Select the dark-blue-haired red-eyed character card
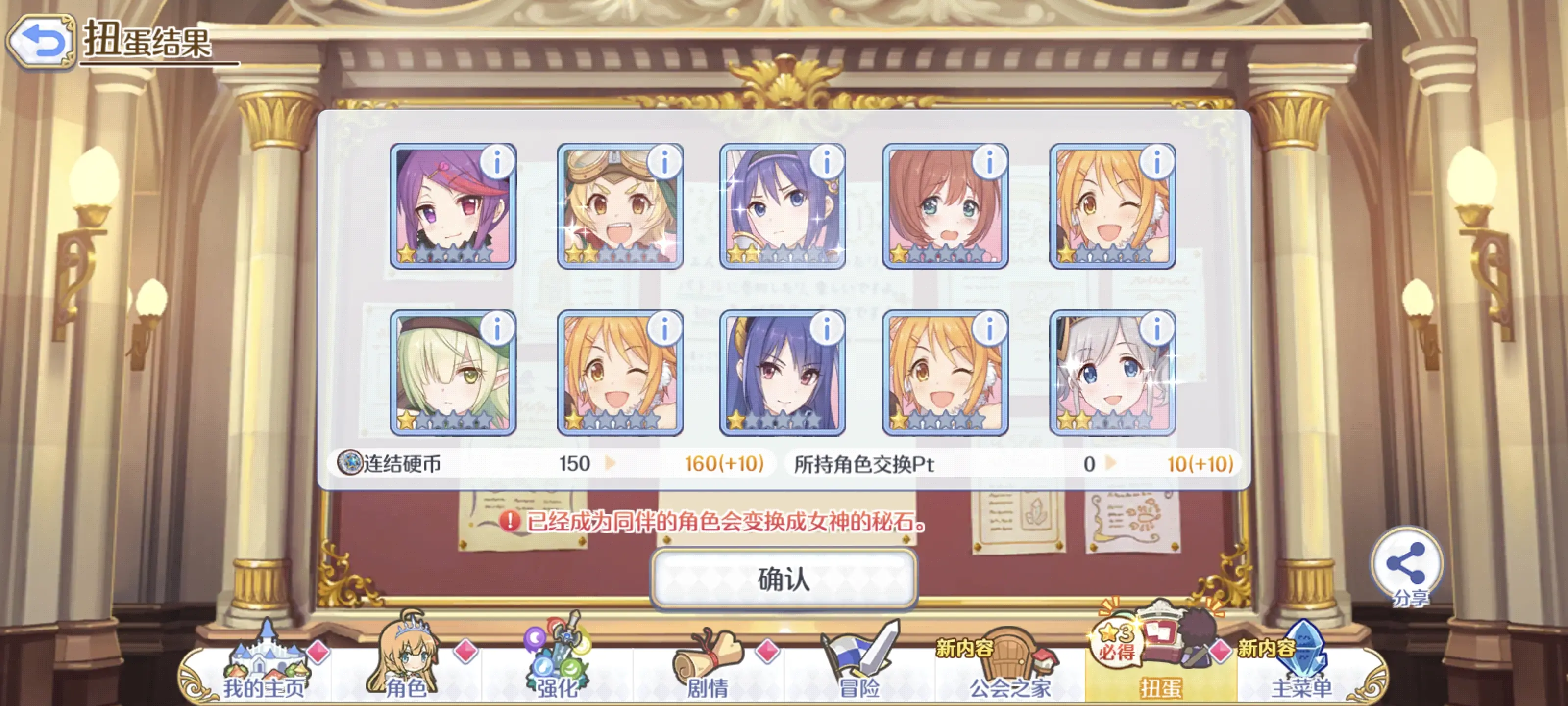Viewport: 1568px width, 706px height. click(782, 373)
